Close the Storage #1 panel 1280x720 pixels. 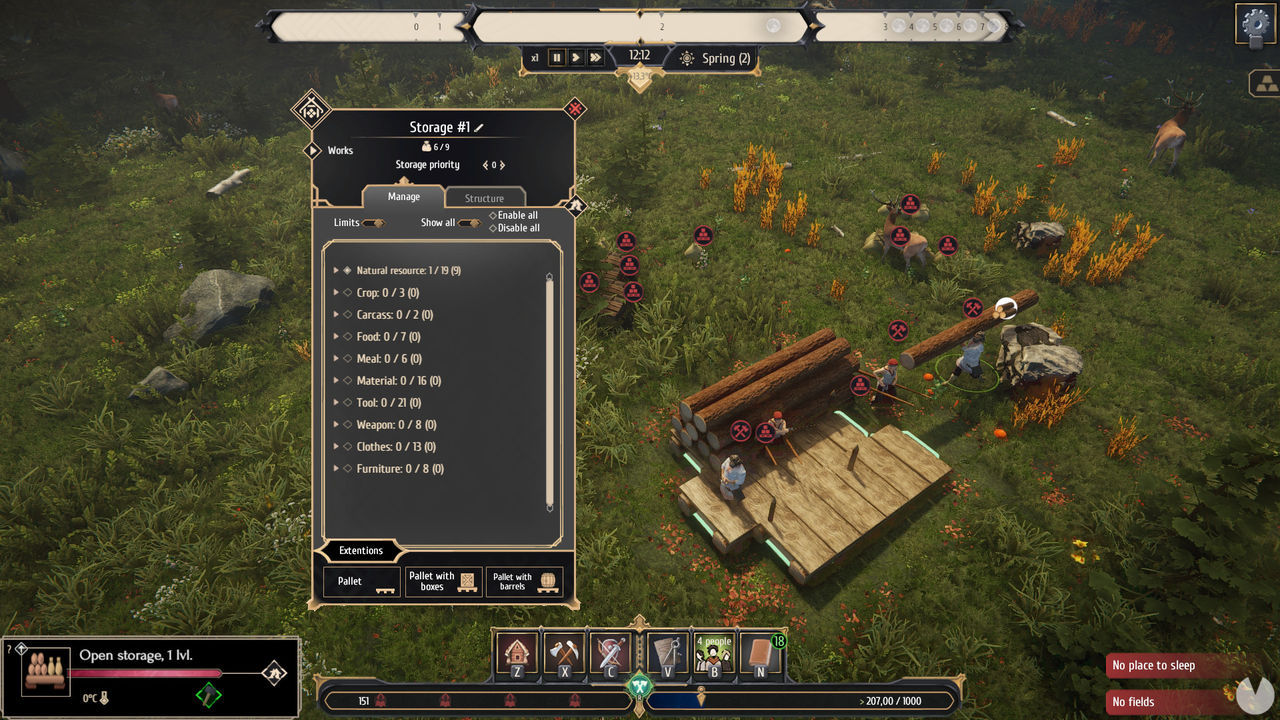point(575,108)
